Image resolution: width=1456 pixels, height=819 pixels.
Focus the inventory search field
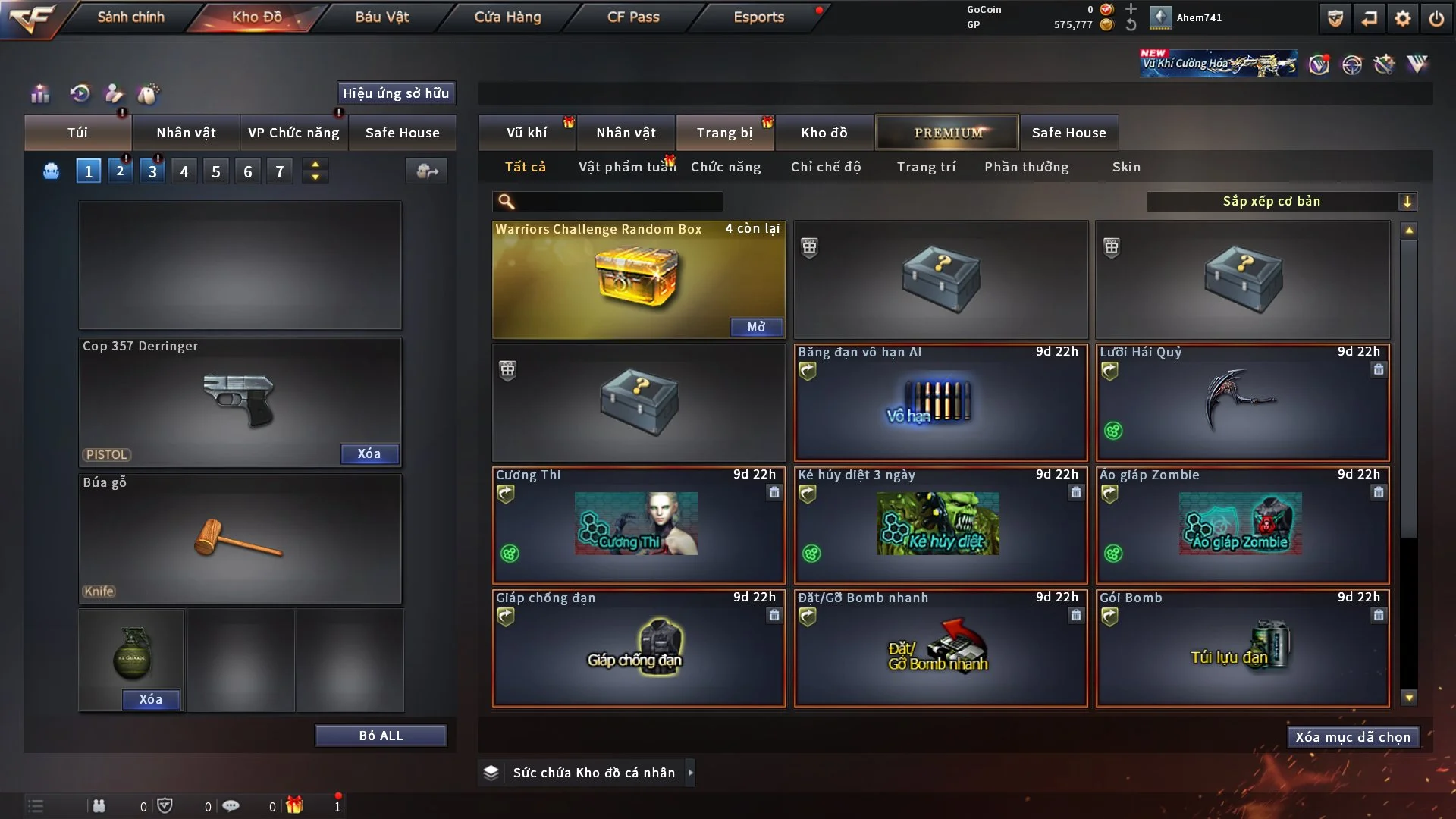point(618,201)
